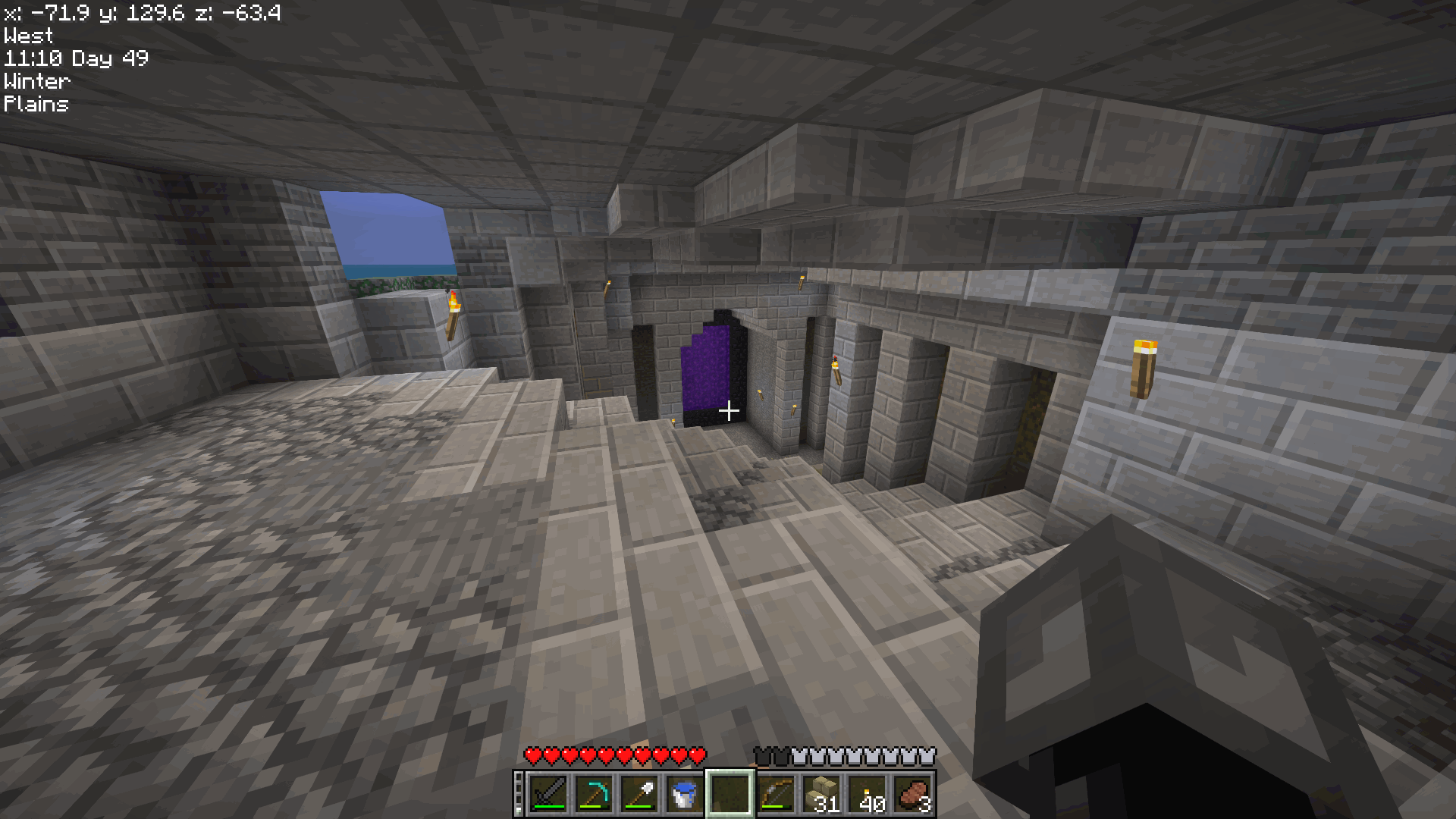Pick the raw meat slot

(914, 793)
